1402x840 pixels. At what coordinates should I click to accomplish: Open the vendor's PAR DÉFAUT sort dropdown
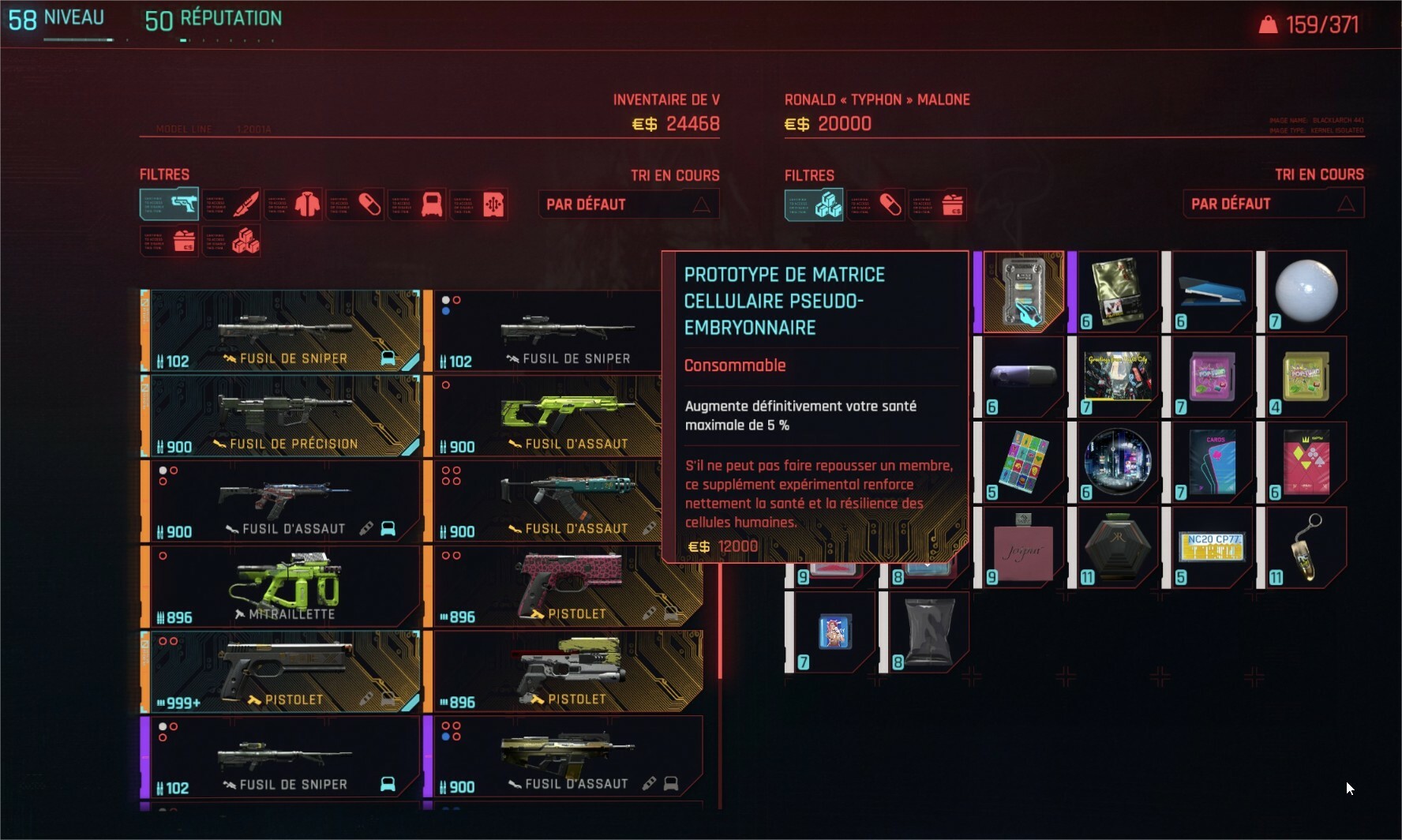click(x=1273, y=204)
